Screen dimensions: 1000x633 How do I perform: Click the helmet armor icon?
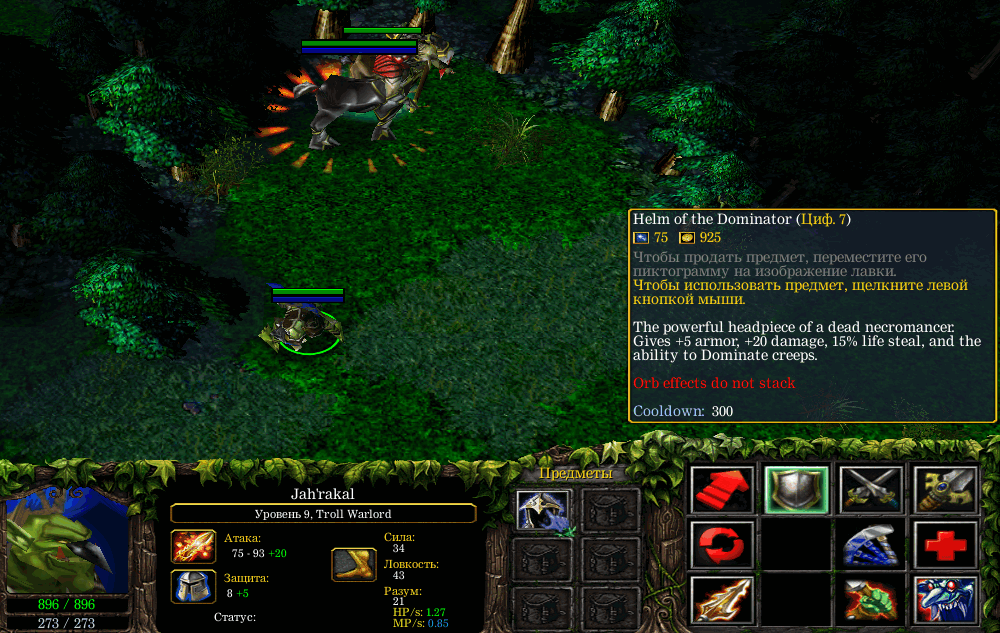[193, 587]
